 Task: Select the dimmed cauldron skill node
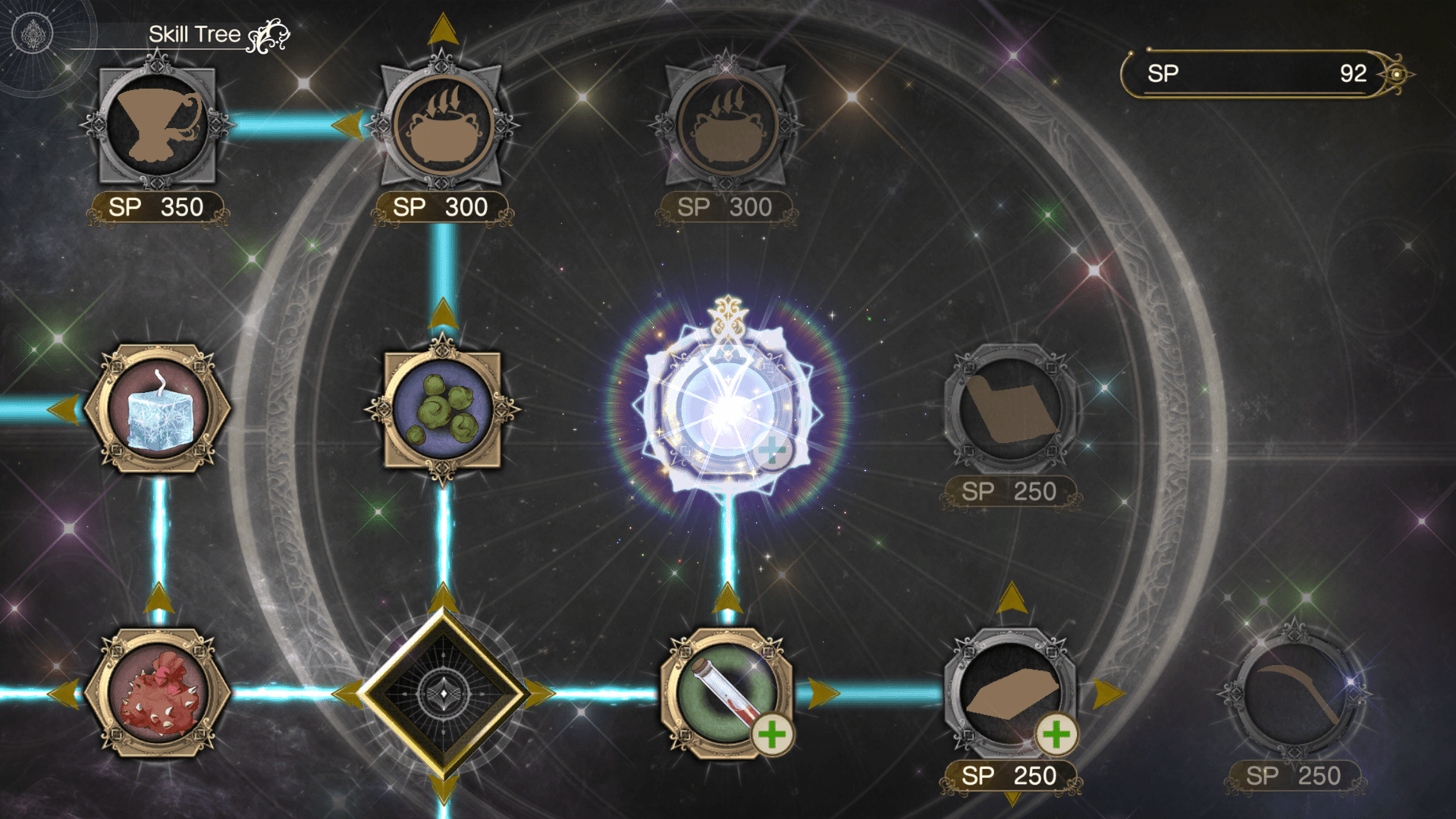[x=726, y=125]
